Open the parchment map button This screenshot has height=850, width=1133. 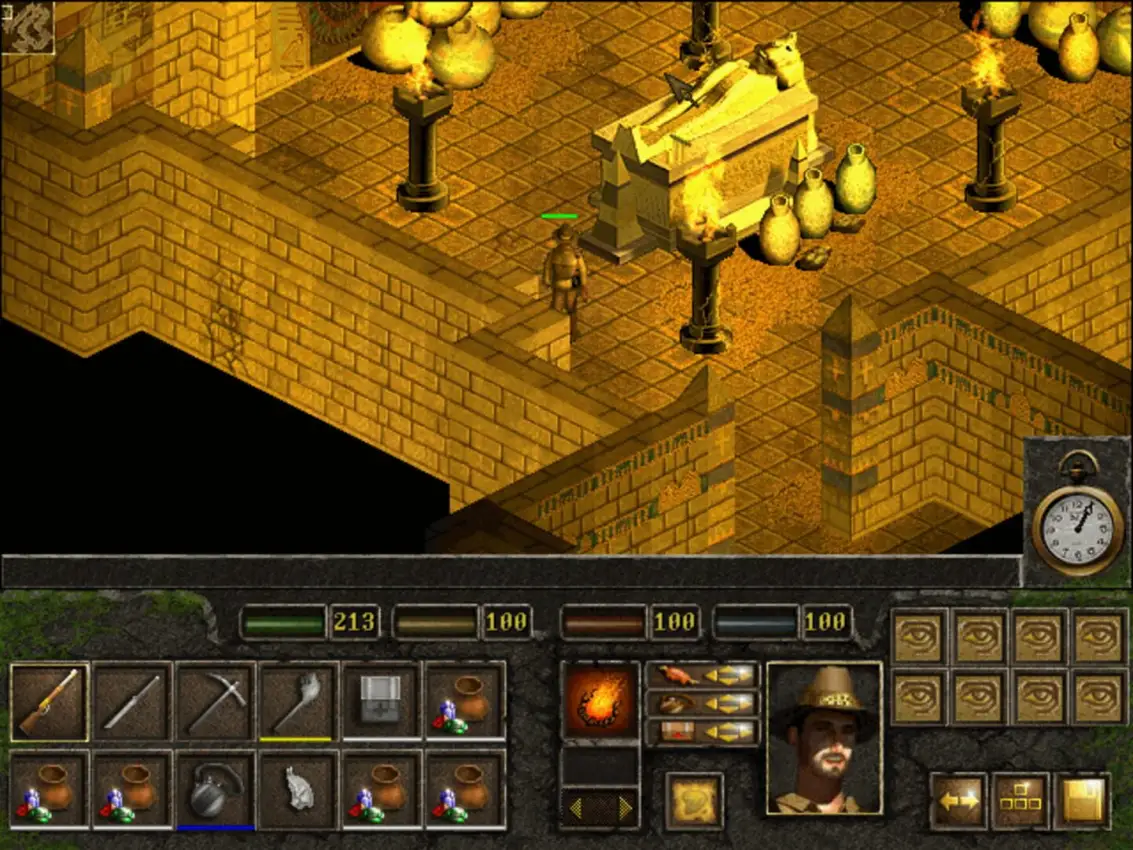[x=694, y=801]
